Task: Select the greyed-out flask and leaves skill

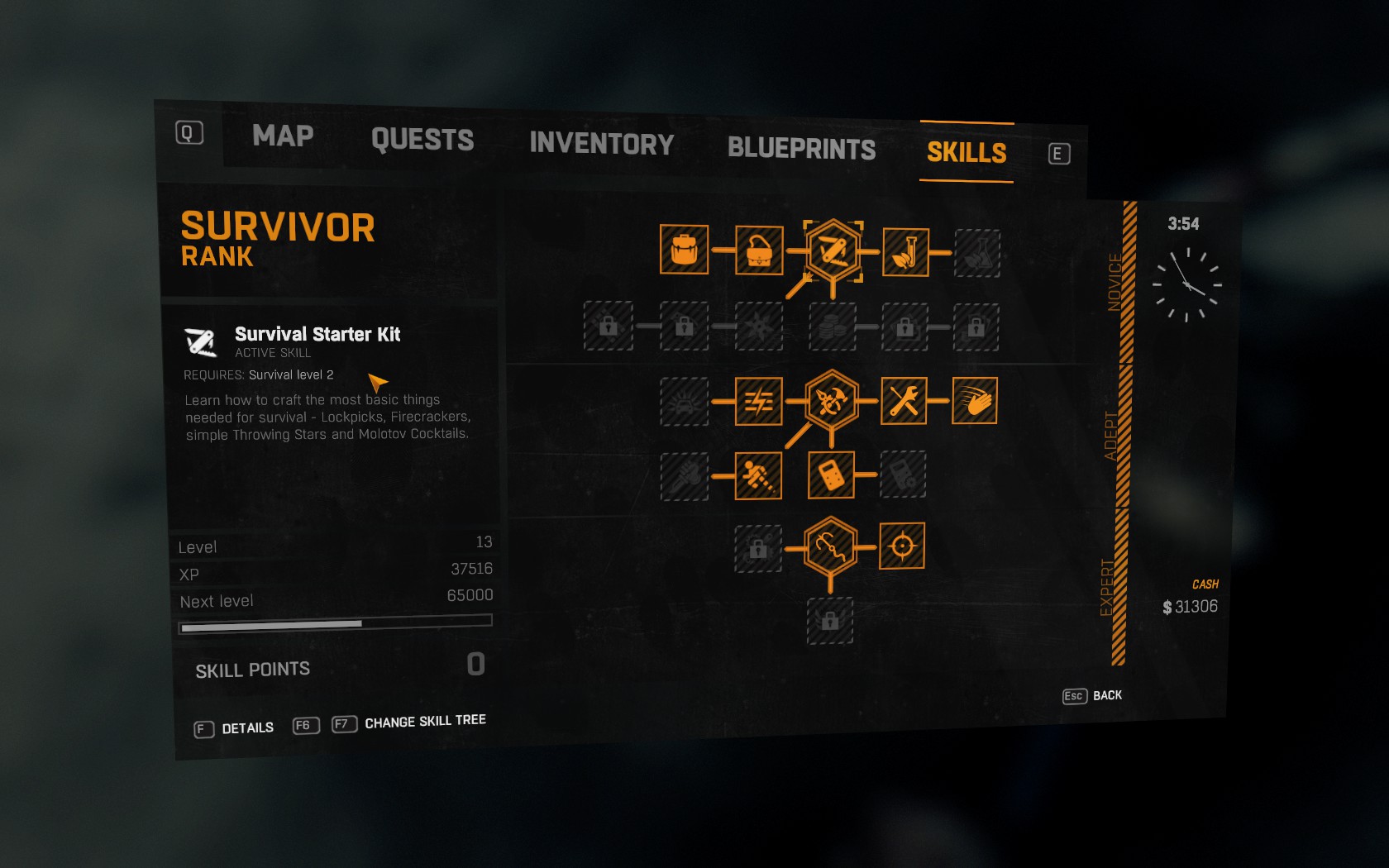Action: [x=977, y=253]
